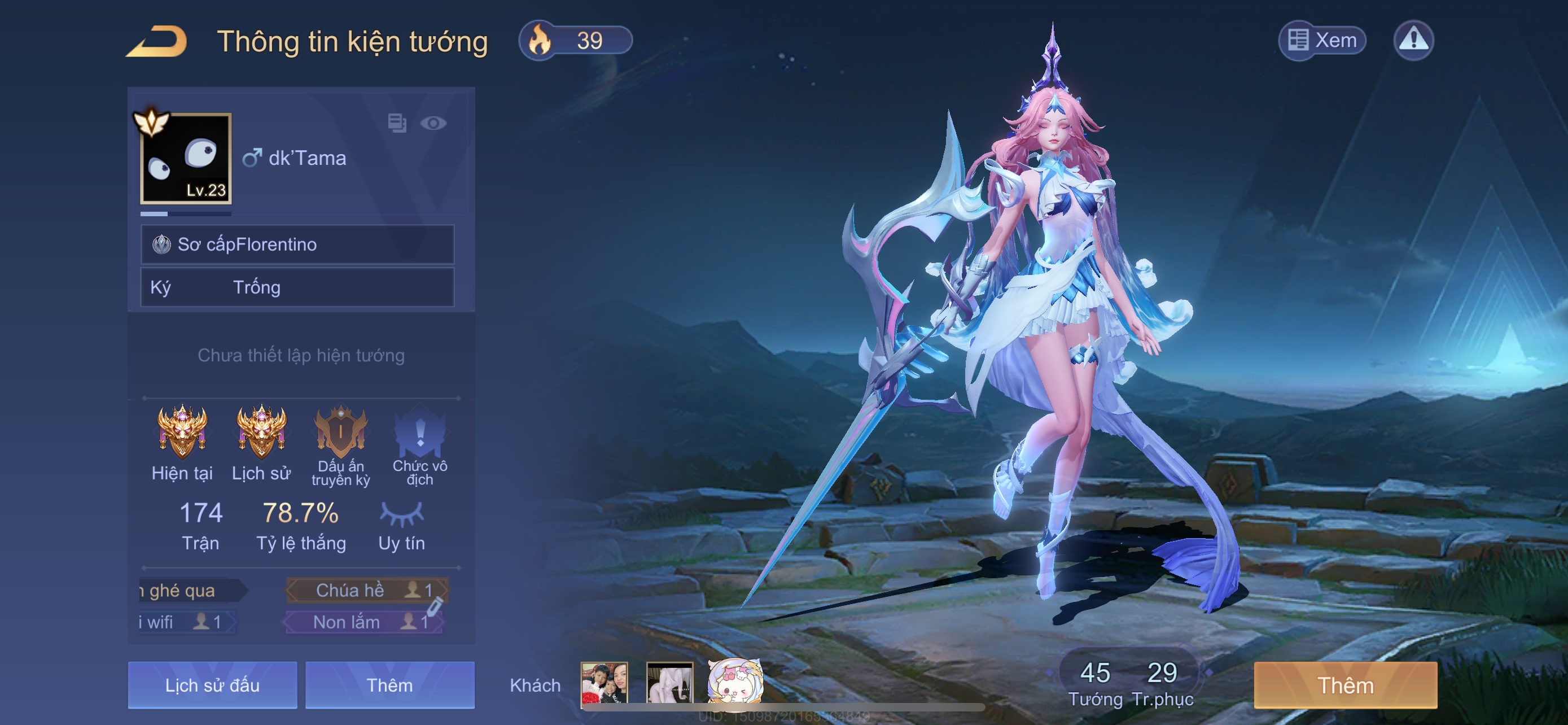Screen dimensions: 1568x725
Task: Toggle the eye visibility icon
Action: pyautogui.click(x=433, y=124)
